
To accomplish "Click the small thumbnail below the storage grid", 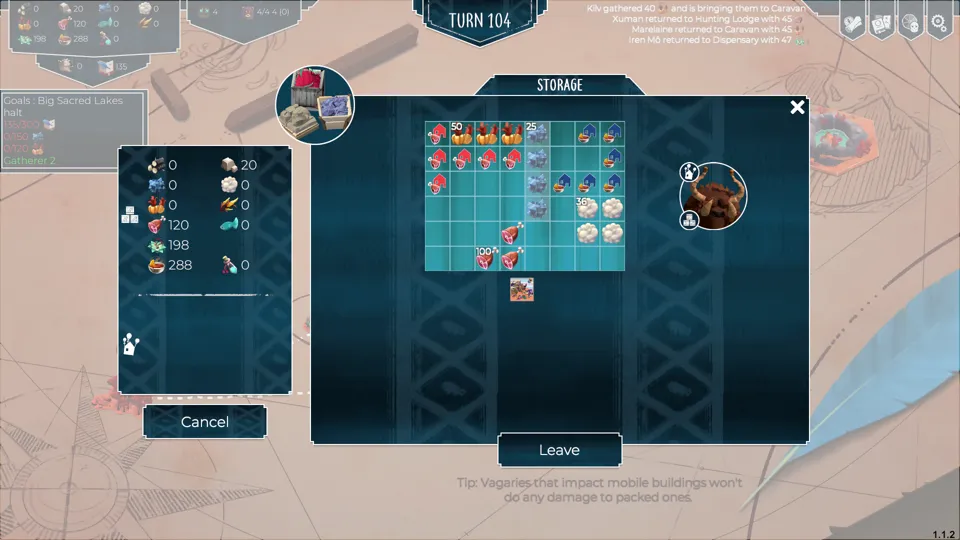I will point(522,290).
